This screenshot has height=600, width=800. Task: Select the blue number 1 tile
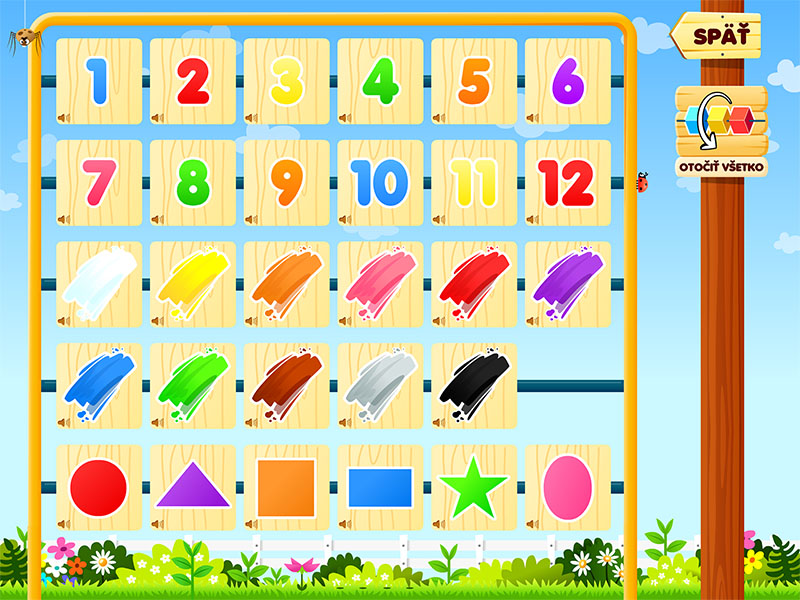point(98,81)
